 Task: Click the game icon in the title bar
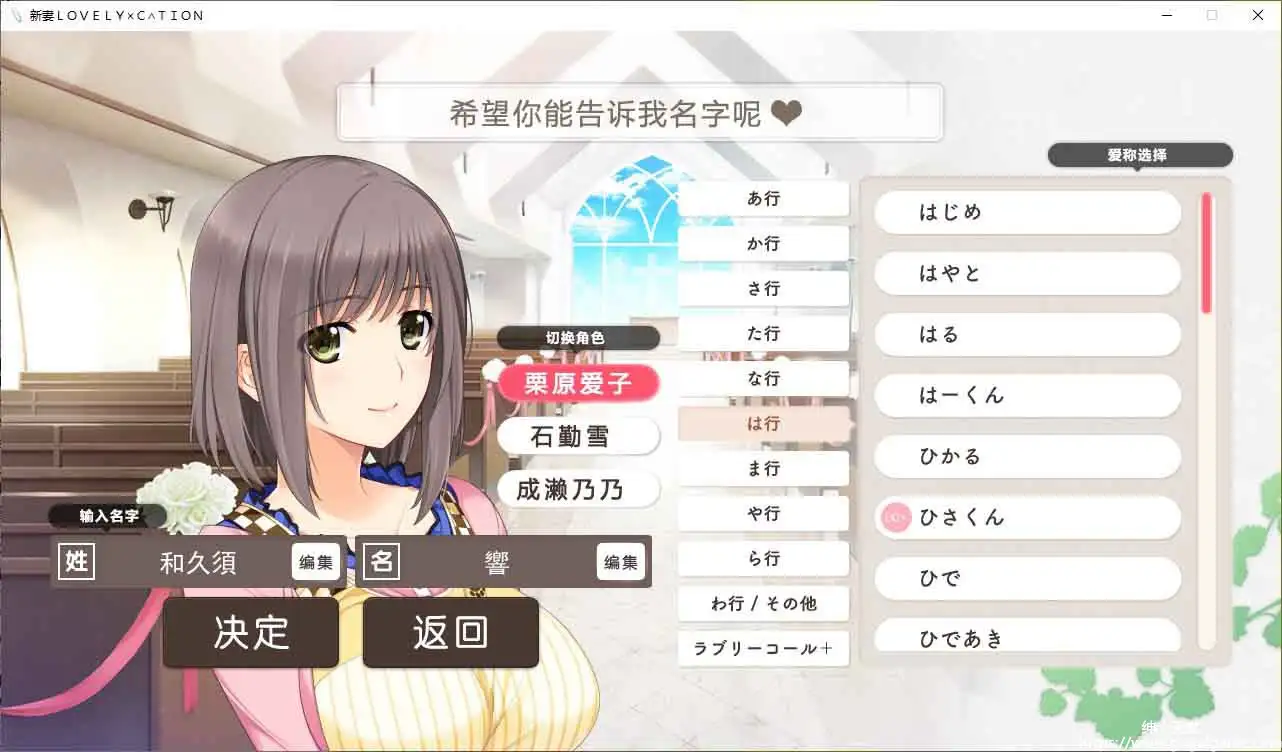pyautogui.click(x=14, y=15)
